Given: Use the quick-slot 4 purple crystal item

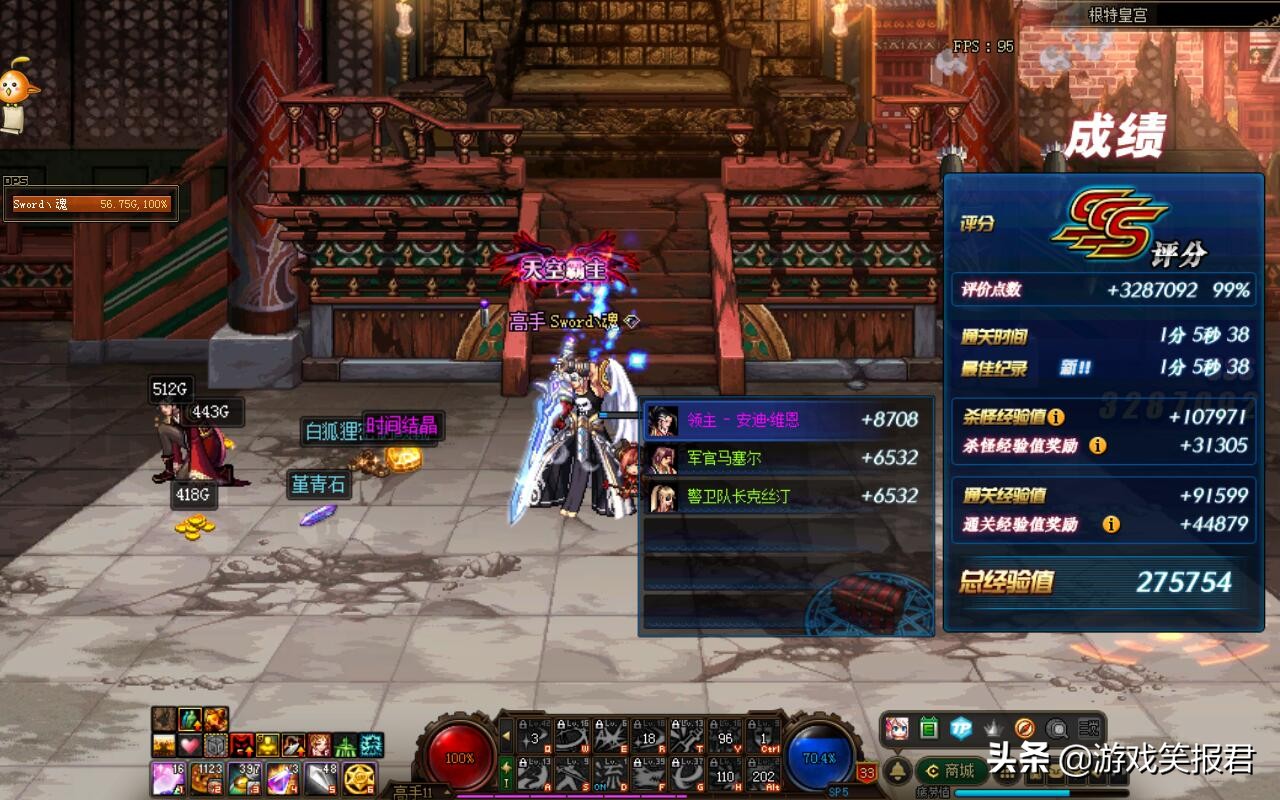Looking at the screenshot, I should [282, 777].
